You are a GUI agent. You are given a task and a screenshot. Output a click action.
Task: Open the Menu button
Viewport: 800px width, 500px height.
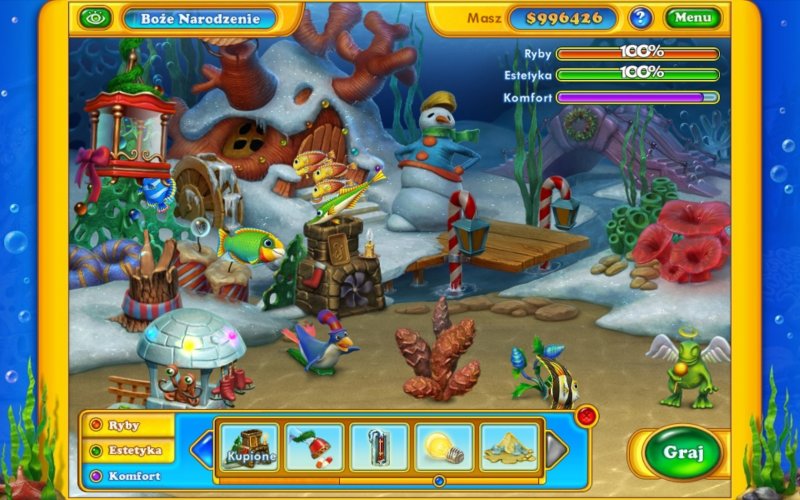pyautogui.click(x=692, y=17)
